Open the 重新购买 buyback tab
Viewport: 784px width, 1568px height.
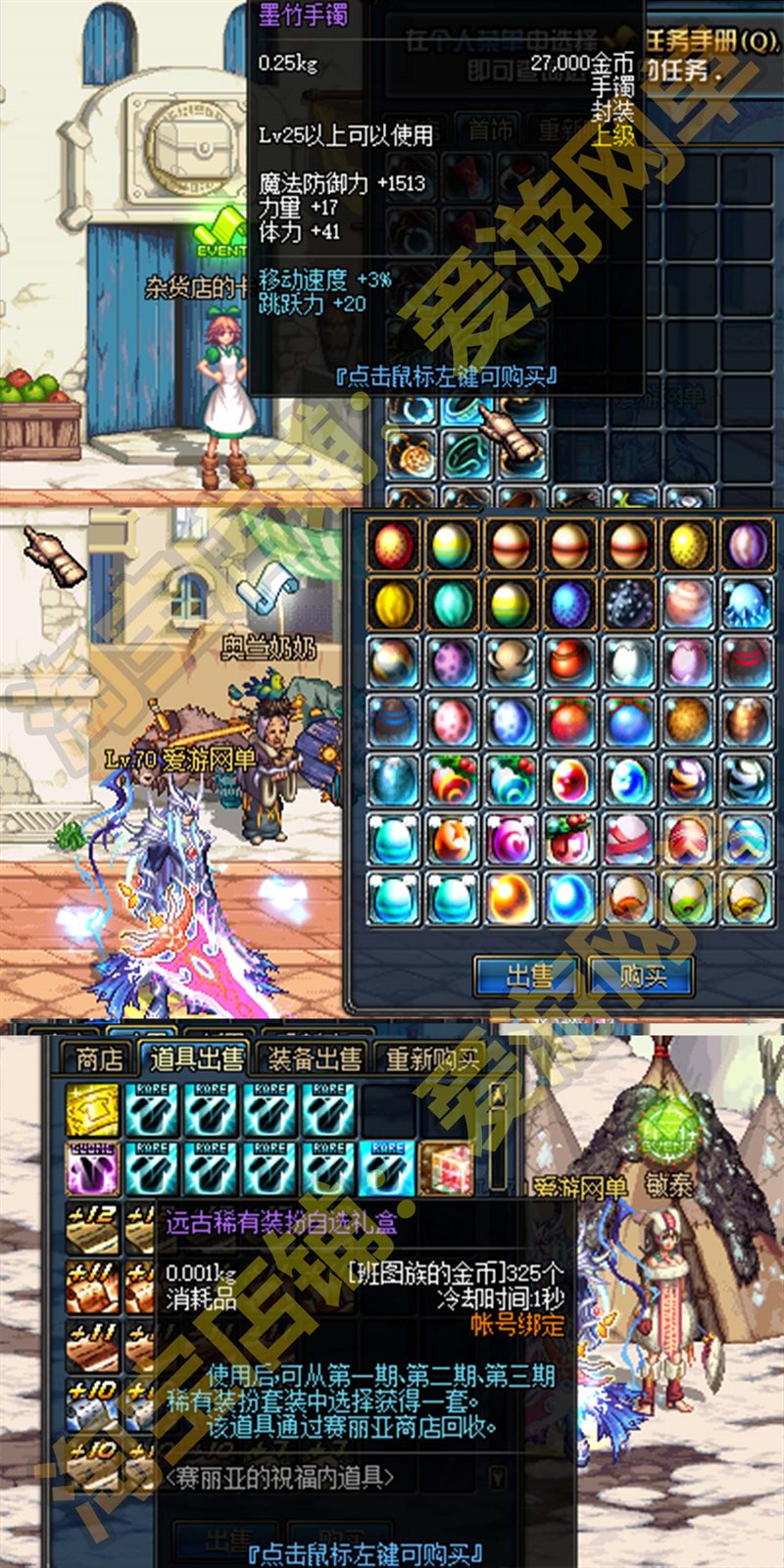[x=431, y=1058]
